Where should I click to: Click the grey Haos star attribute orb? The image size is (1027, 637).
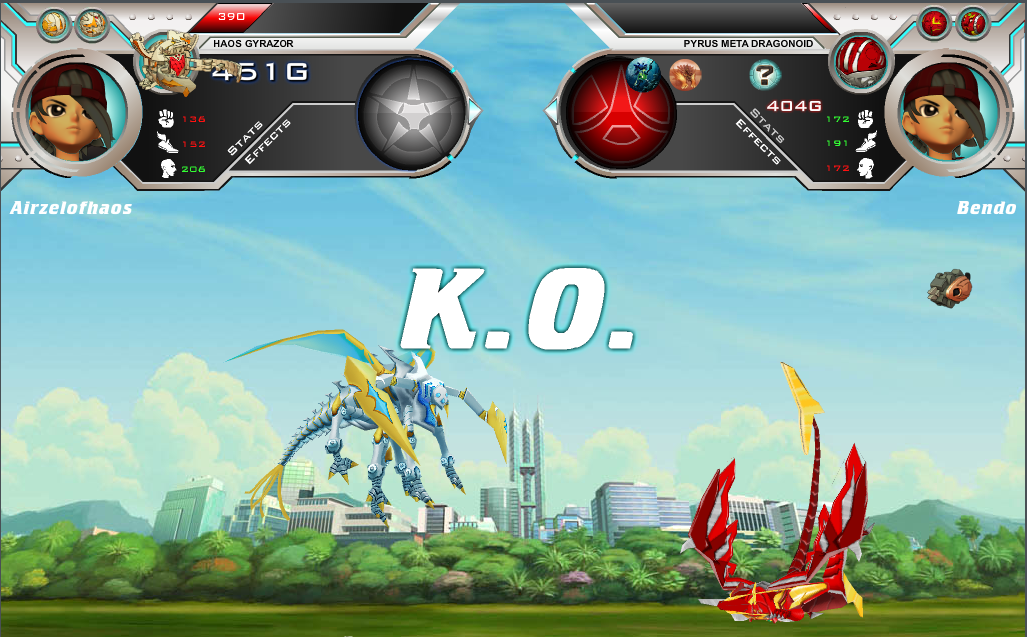click(x=412, y=110)
